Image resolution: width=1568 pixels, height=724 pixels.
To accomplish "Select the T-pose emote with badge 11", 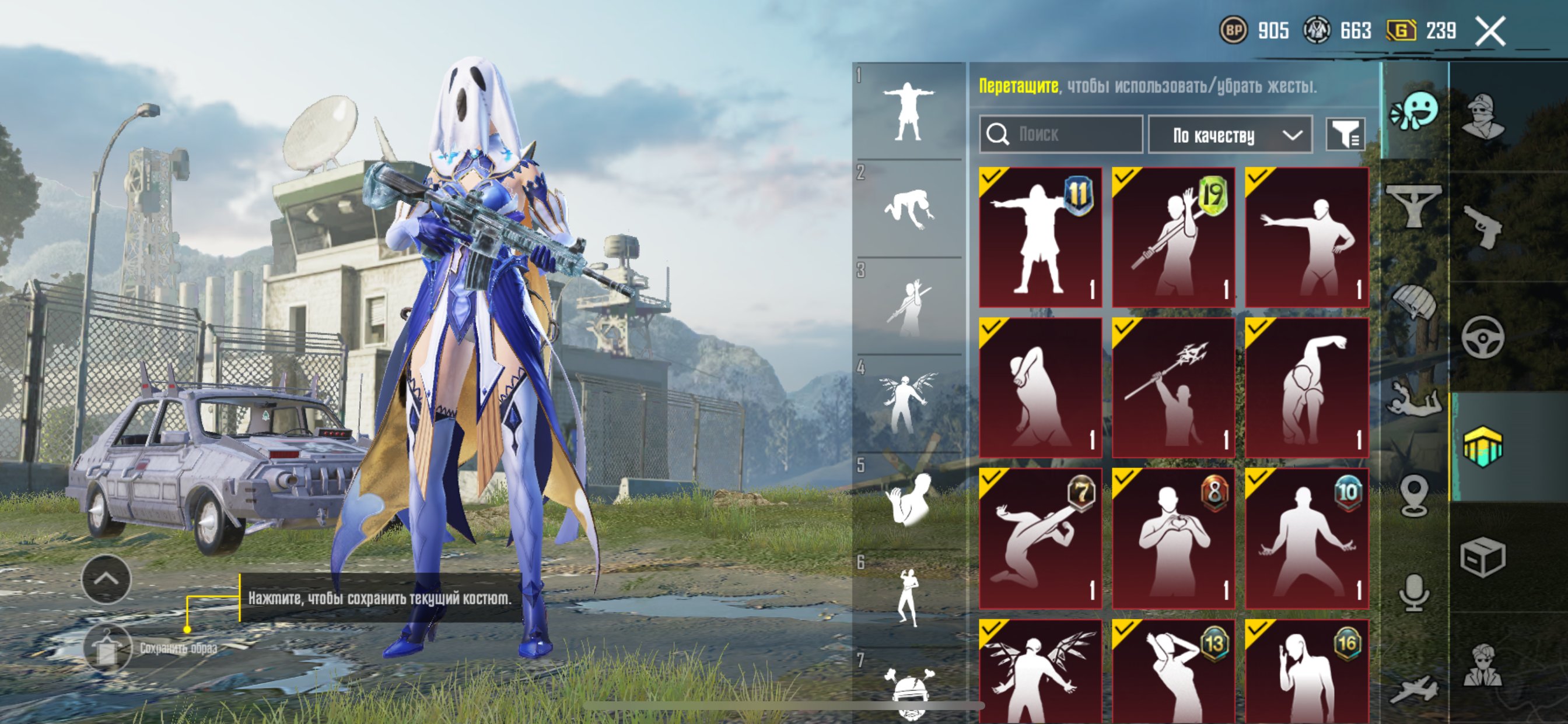I will click(x=1040, y=237).
